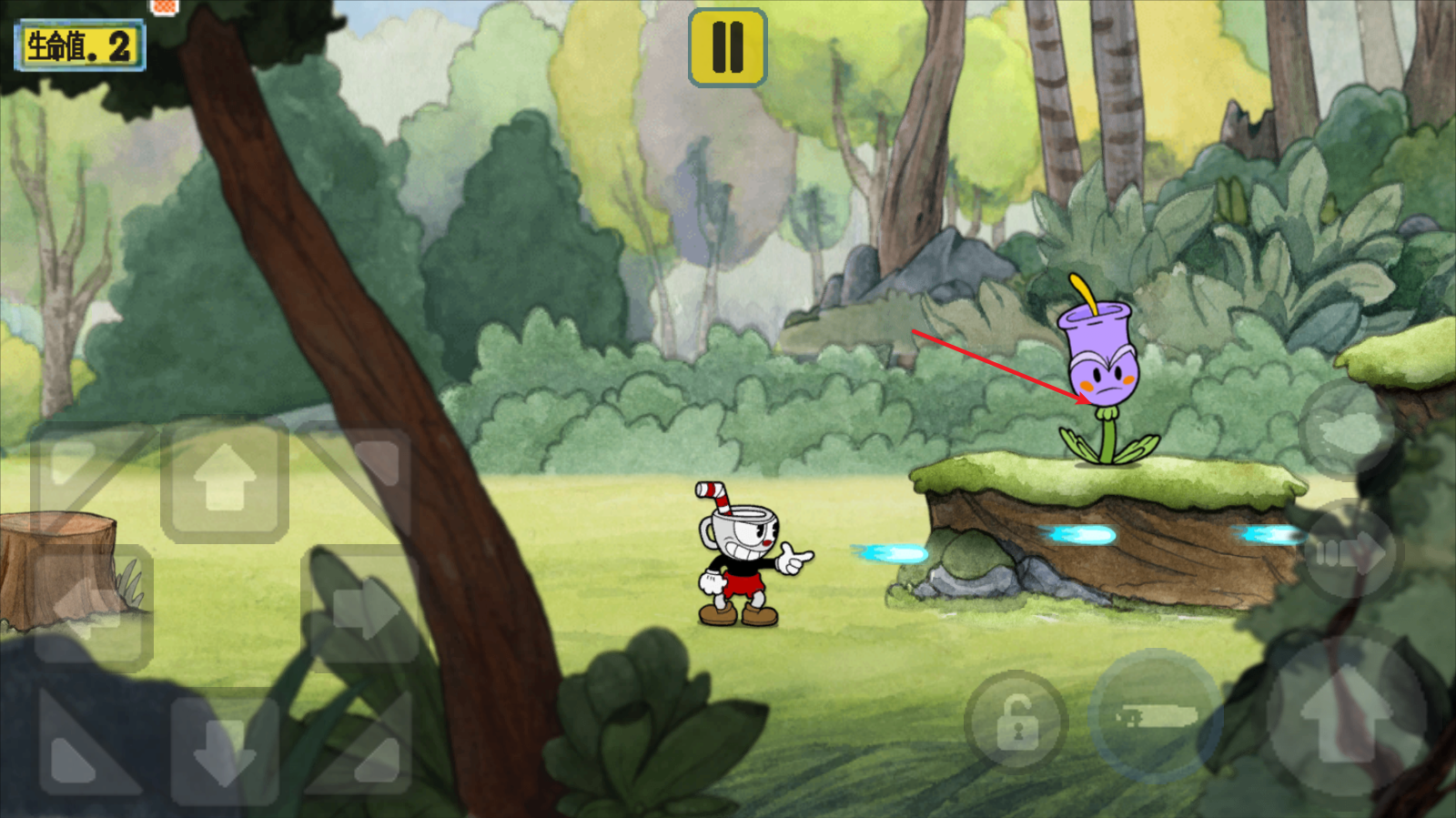Toggle the round padlock button
Viewport: 1456px width, 818px height.
[1016, 723]
